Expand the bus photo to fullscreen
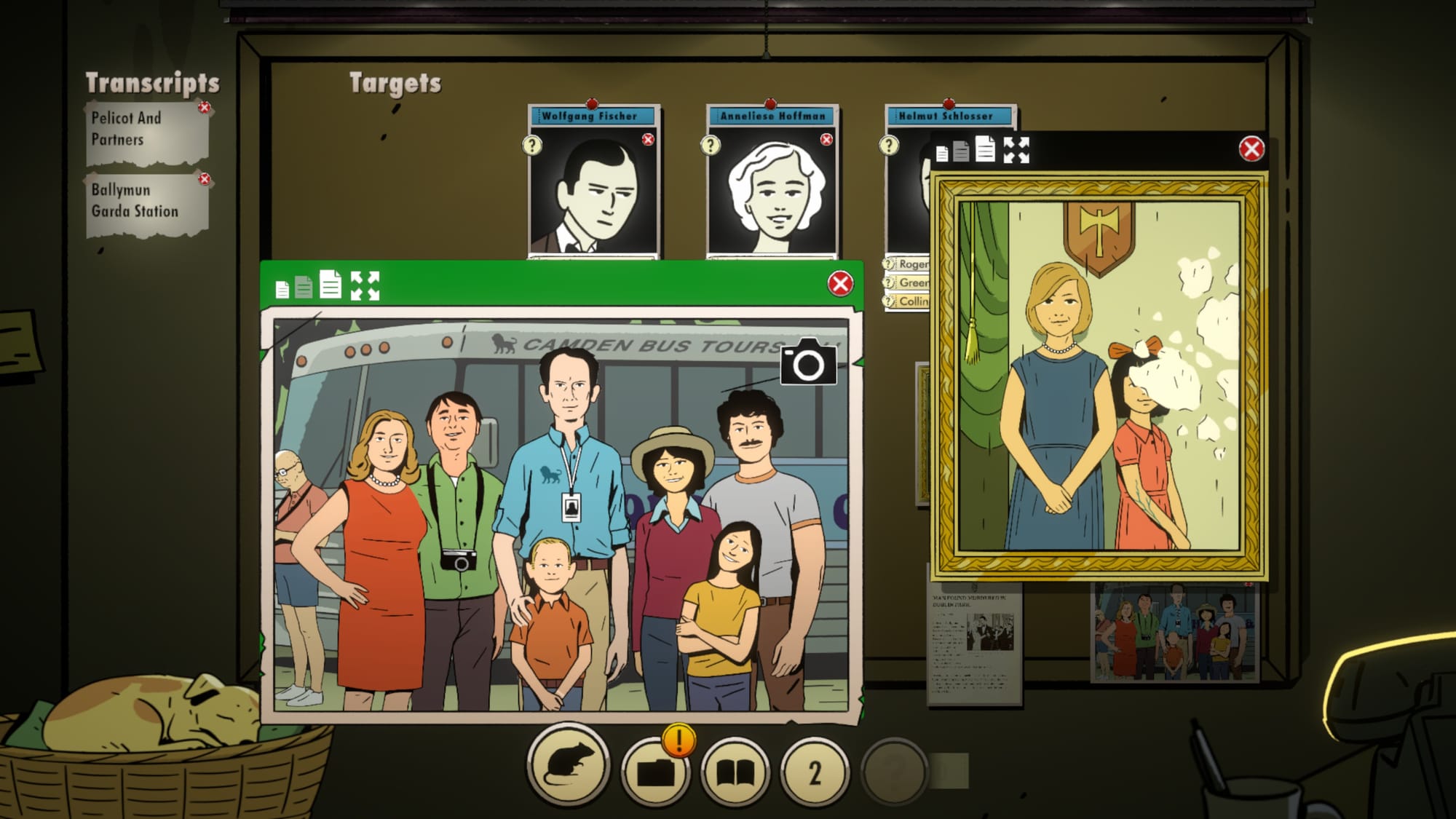This screenshot has height=819, width=1456. pyautogui.click(x=365, y=285)
